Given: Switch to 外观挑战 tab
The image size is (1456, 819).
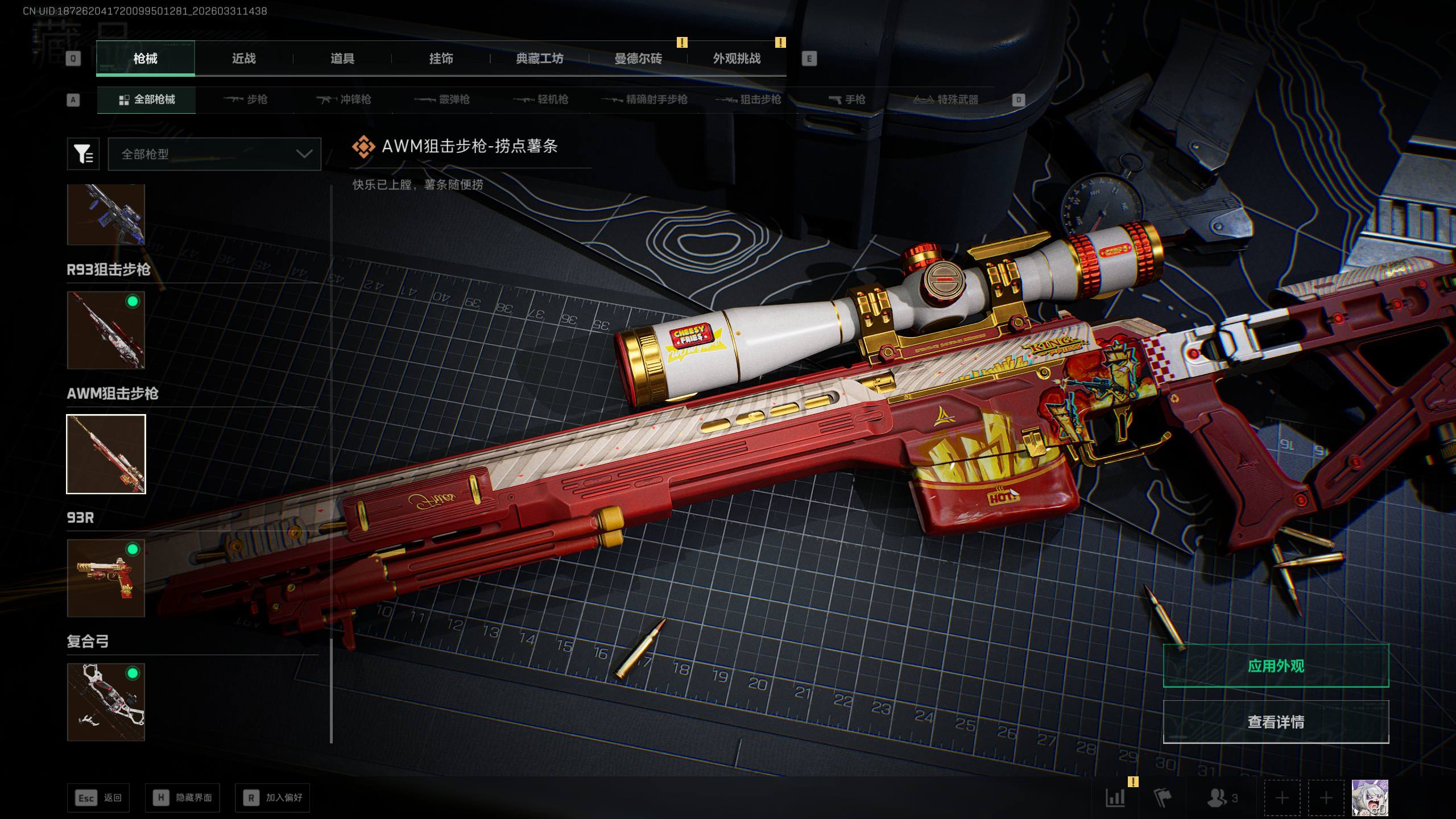Looking at the screenshot, I should [737, 59].
